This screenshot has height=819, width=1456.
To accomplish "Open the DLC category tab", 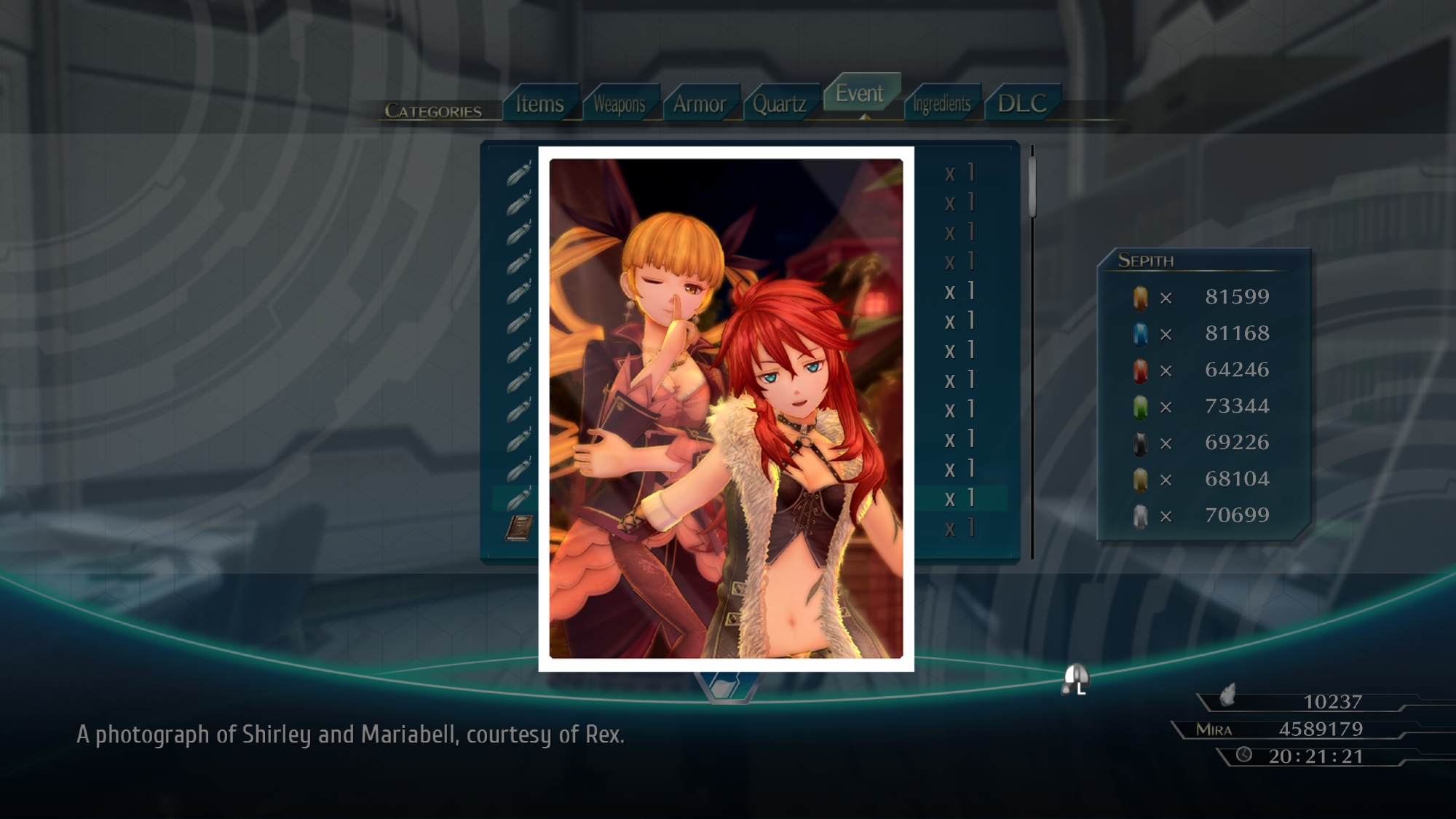I will [1021, 103].
